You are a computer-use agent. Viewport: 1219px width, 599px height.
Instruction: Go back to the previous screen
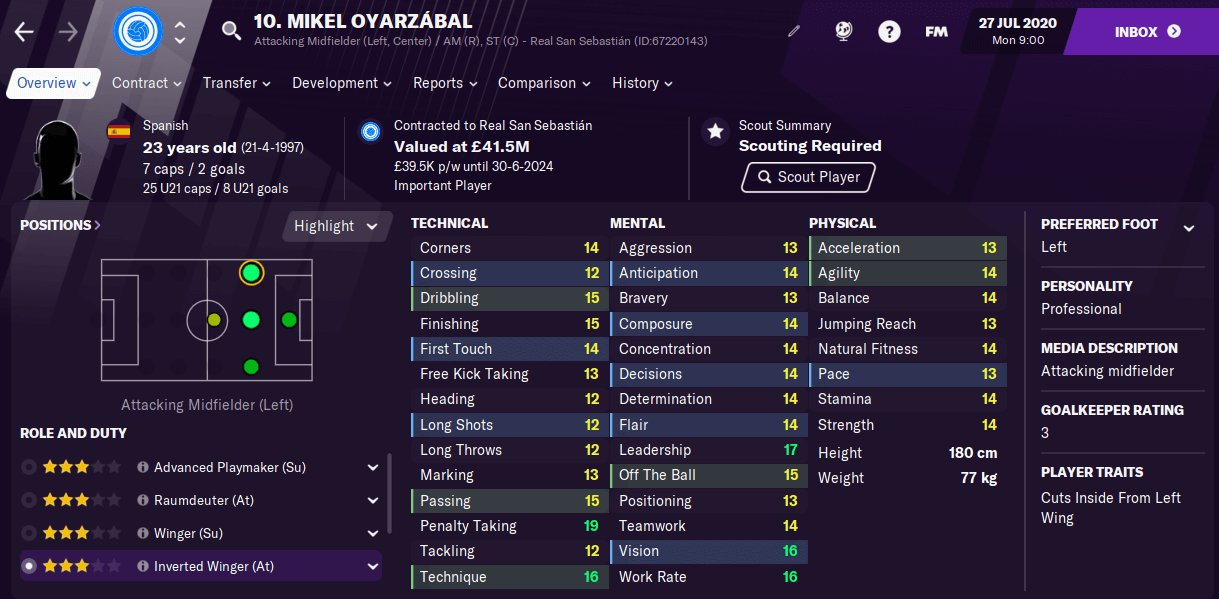coord(24,31)
